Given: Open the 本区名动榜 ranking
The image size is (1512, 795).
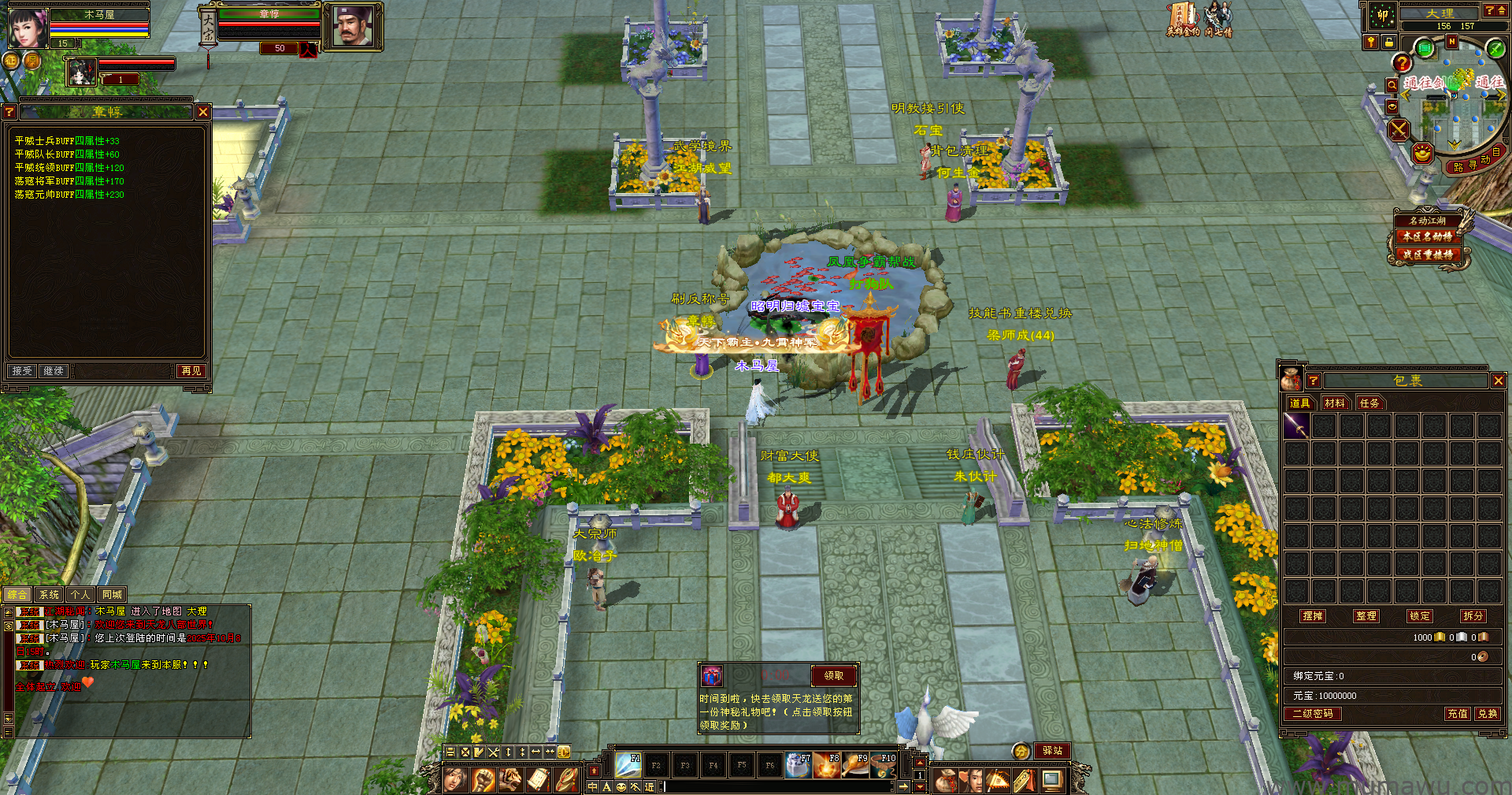Looking at the screenshot, I should 1427,236.
